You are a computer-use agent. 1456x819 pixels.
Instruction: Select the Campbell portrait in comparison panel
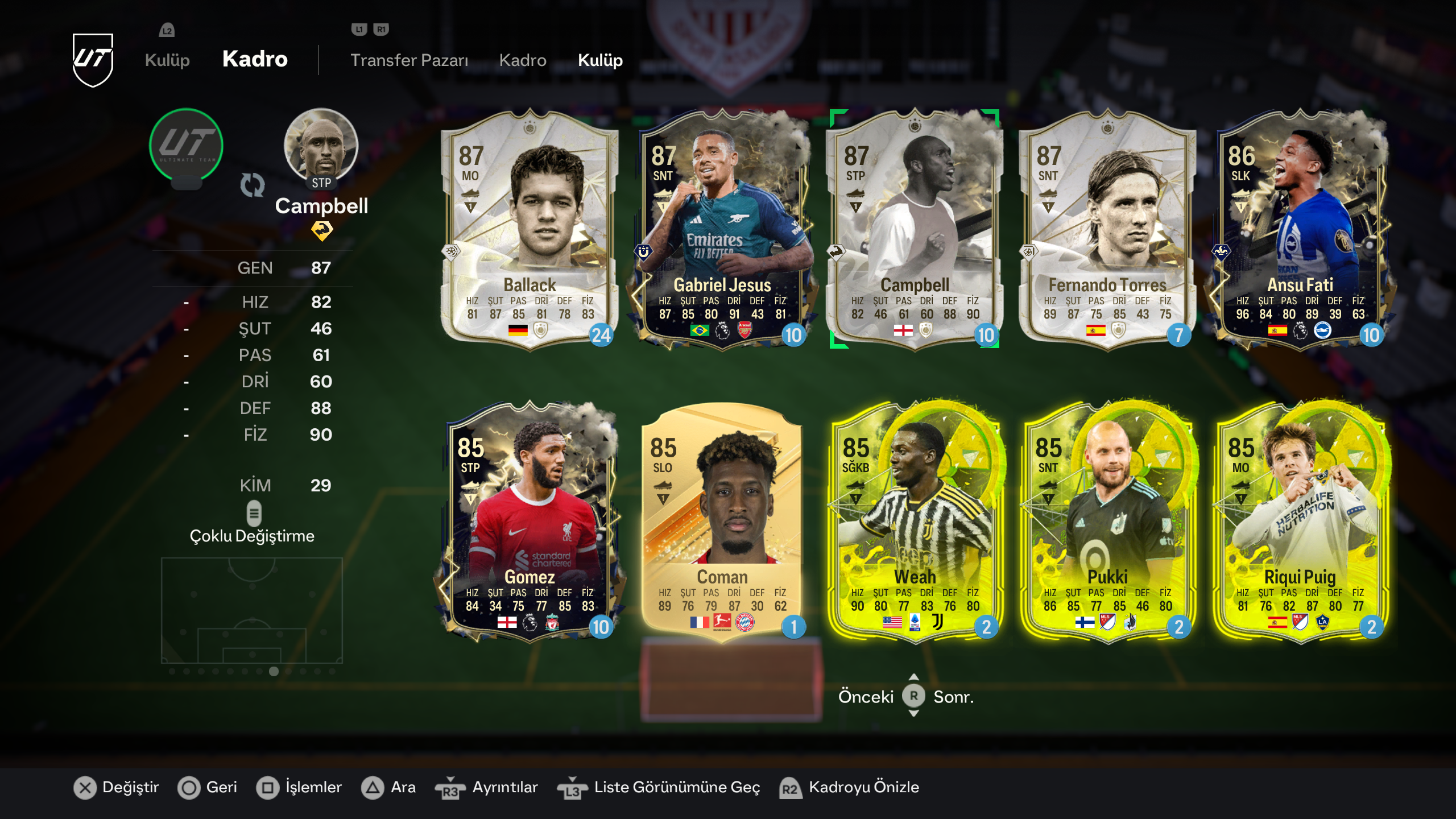(321, 145)
